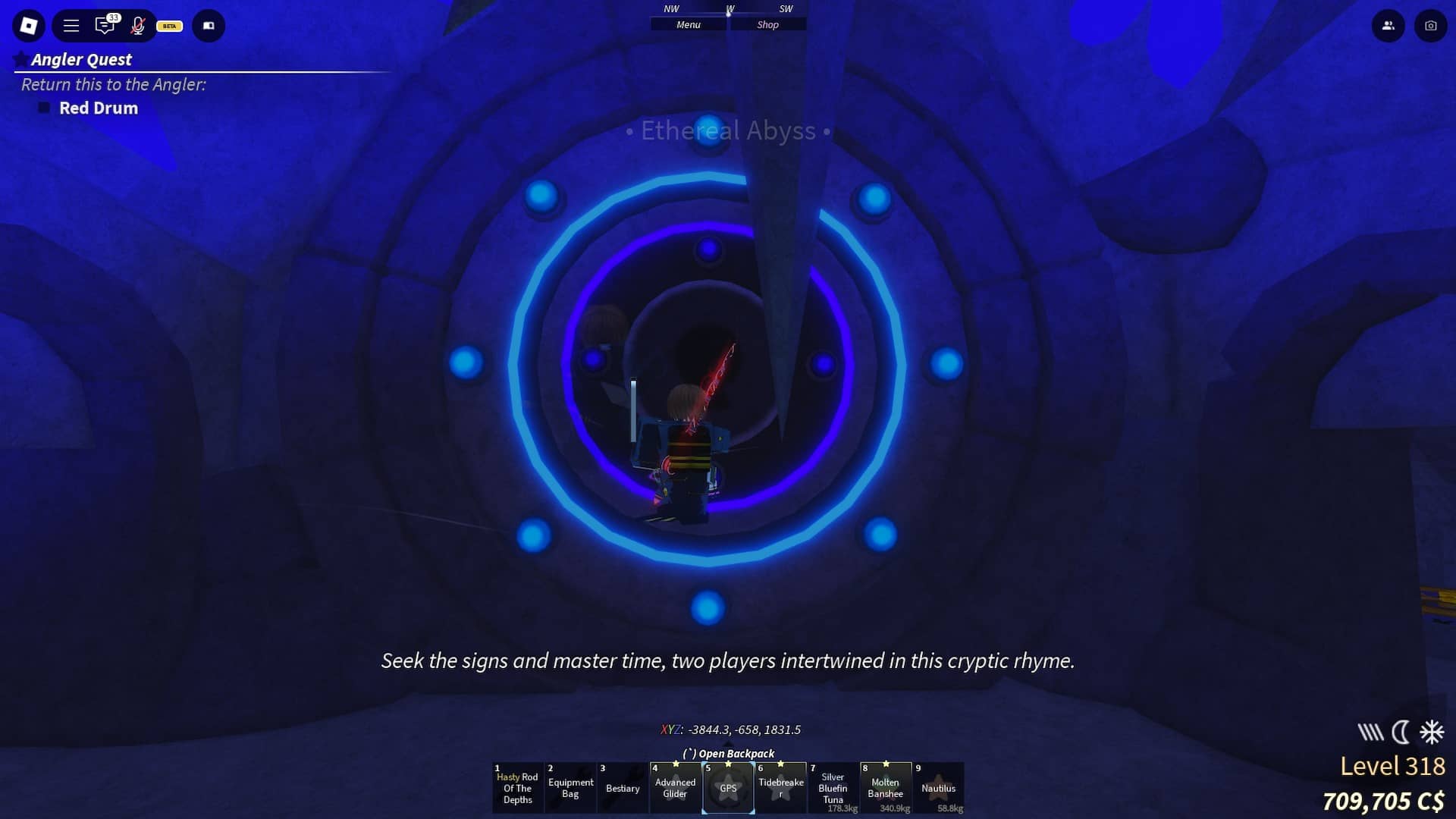Open the leaderboard people icon top right
The height and width of the screenshot is (819, 1456).
point(1388,25)
